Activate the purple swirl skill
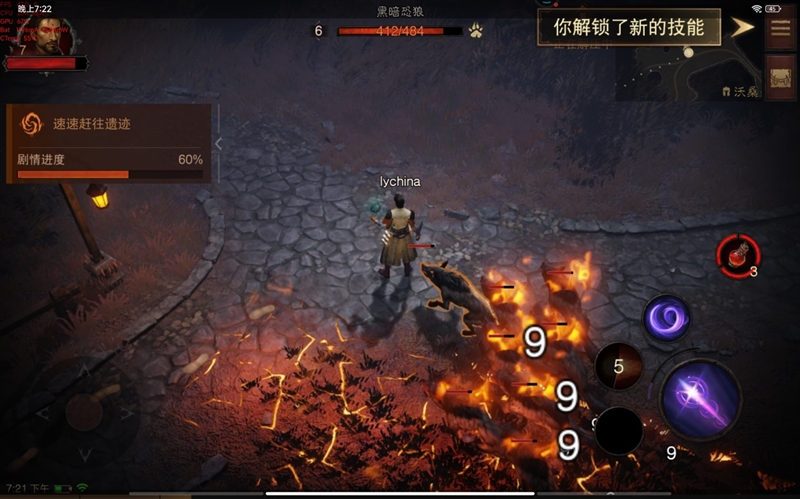The image size is (800, 499). [666, 319]
